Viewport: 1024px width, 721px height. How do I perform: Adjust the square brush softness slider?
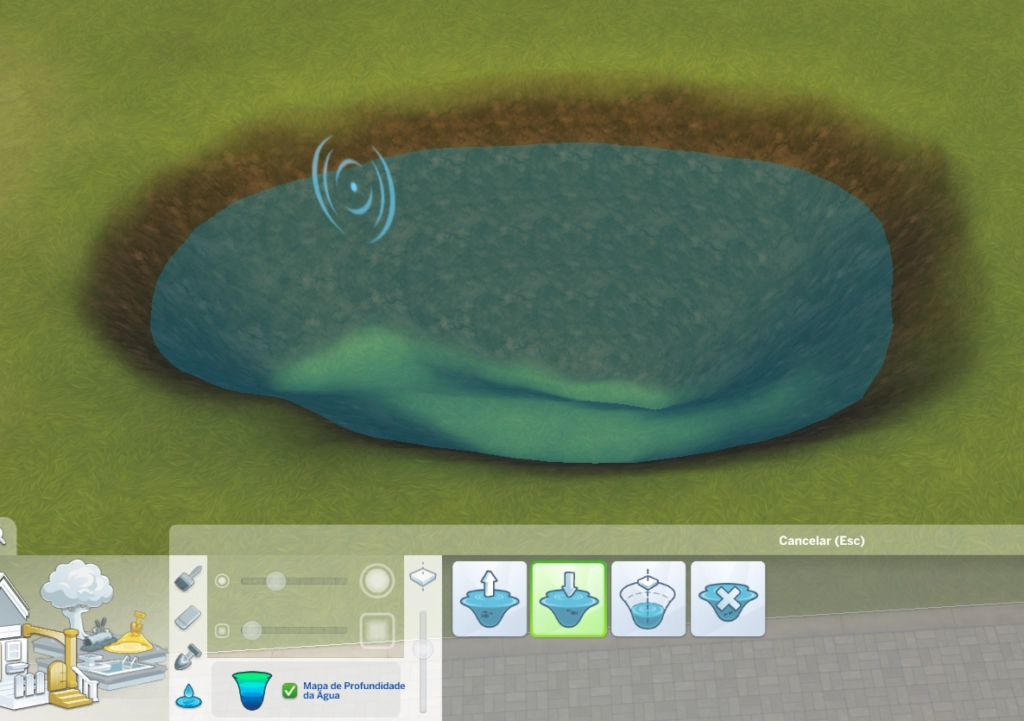pyautogui.click(x=252, y=630)
